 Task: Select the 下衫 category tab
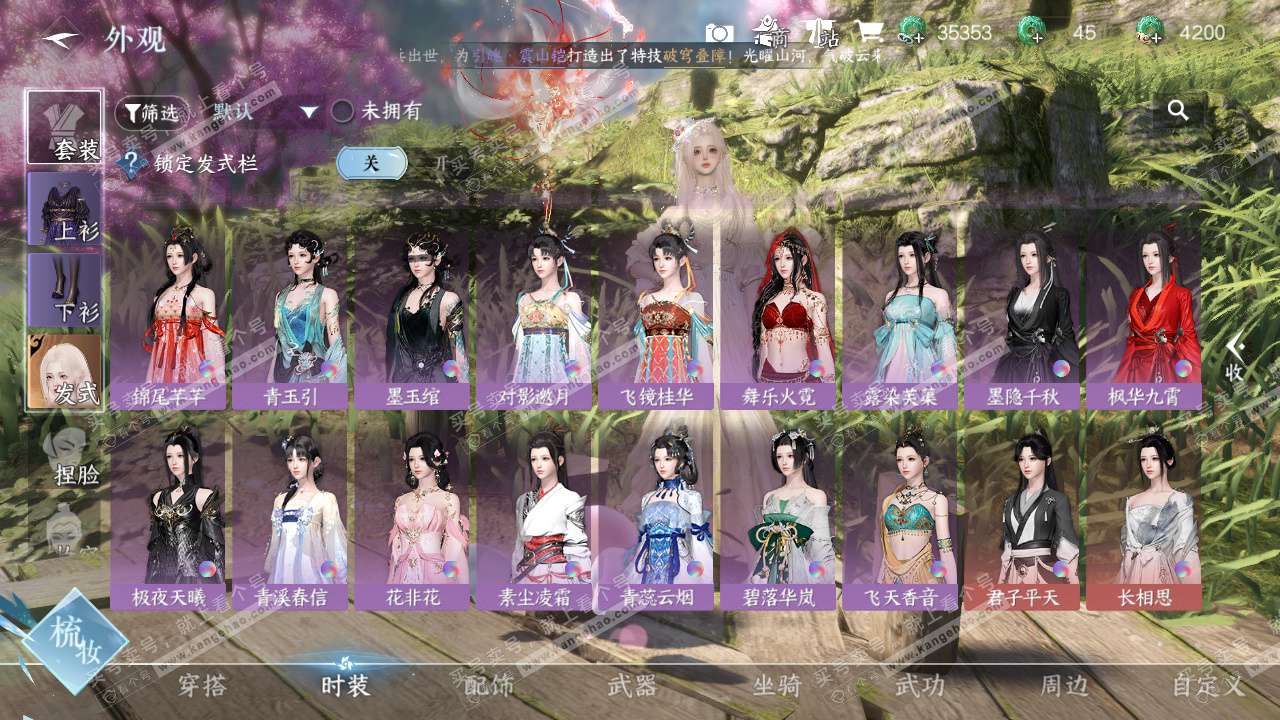[x=65, y=289]
